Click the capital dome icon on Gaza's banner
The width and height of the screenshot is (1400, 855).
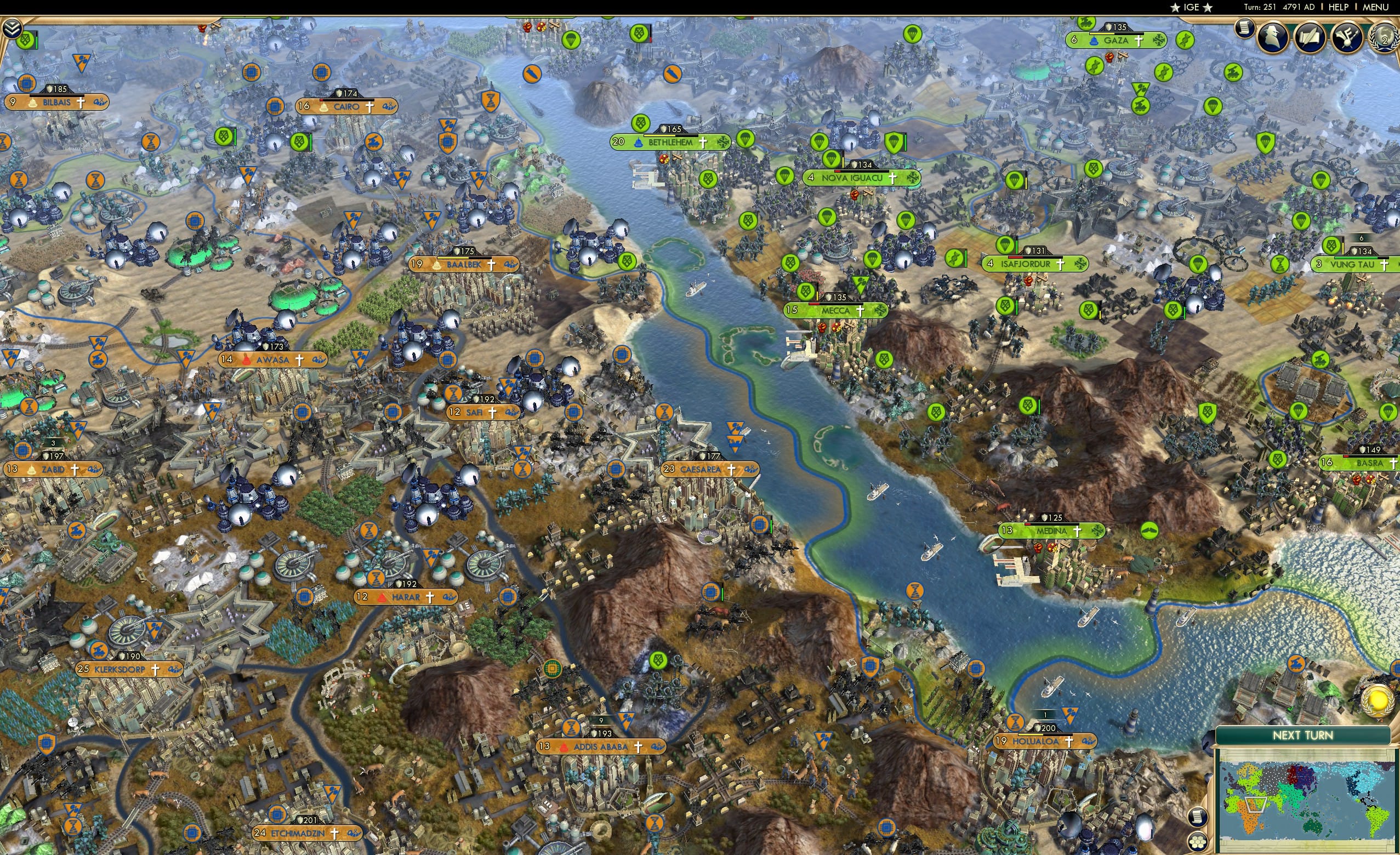click(x=1094, y=41)
